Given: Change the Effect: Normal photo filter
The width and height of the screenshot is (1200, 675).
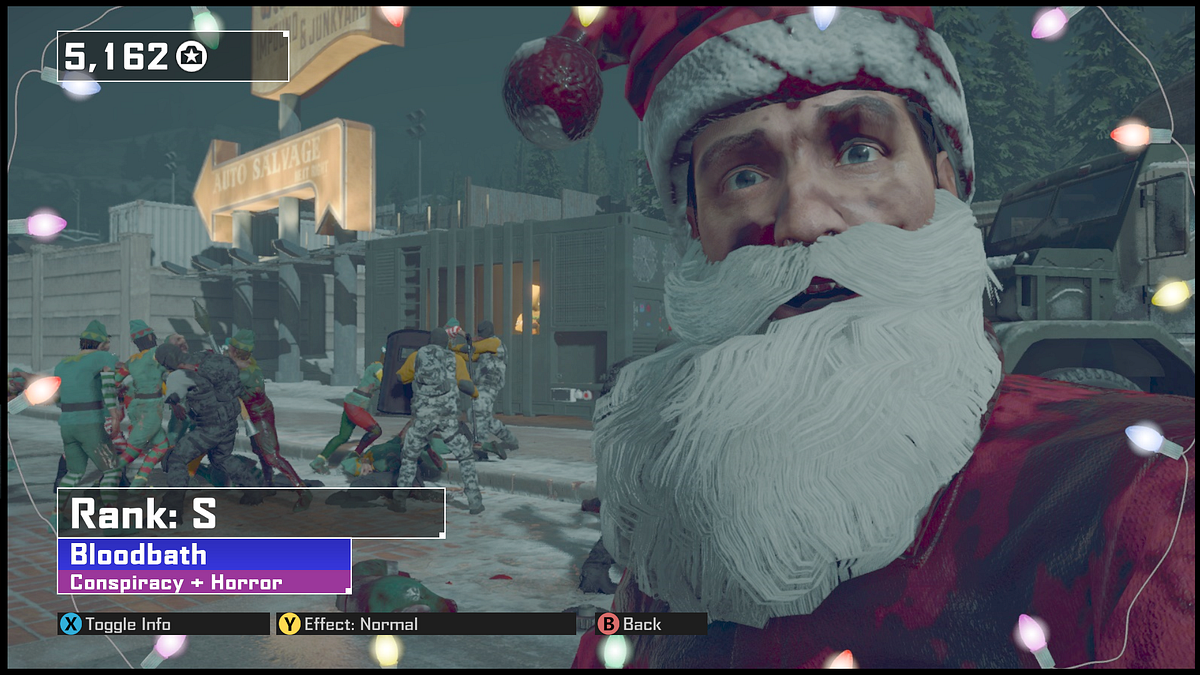Looking at the screenshot, I should coord(348,624).
